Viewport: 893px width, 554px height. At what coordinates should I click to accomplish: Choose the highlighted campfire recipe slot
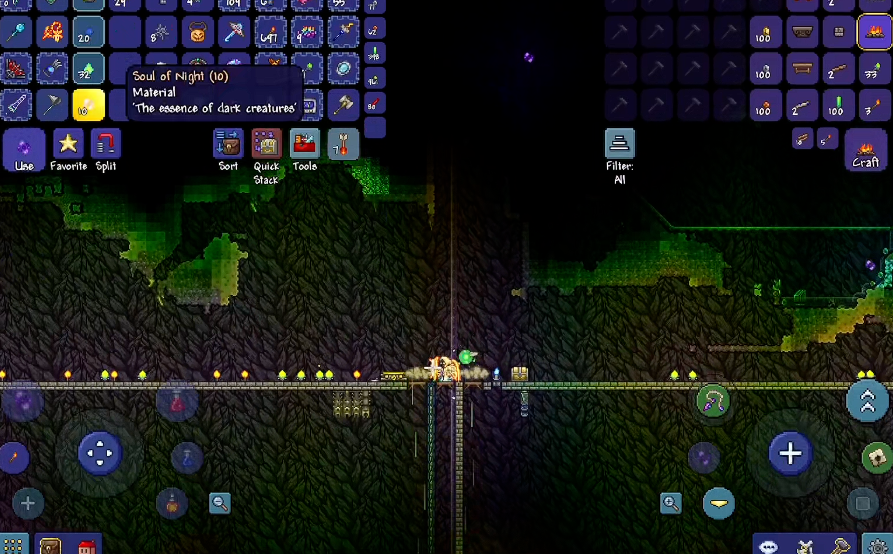tap(873, 34)
